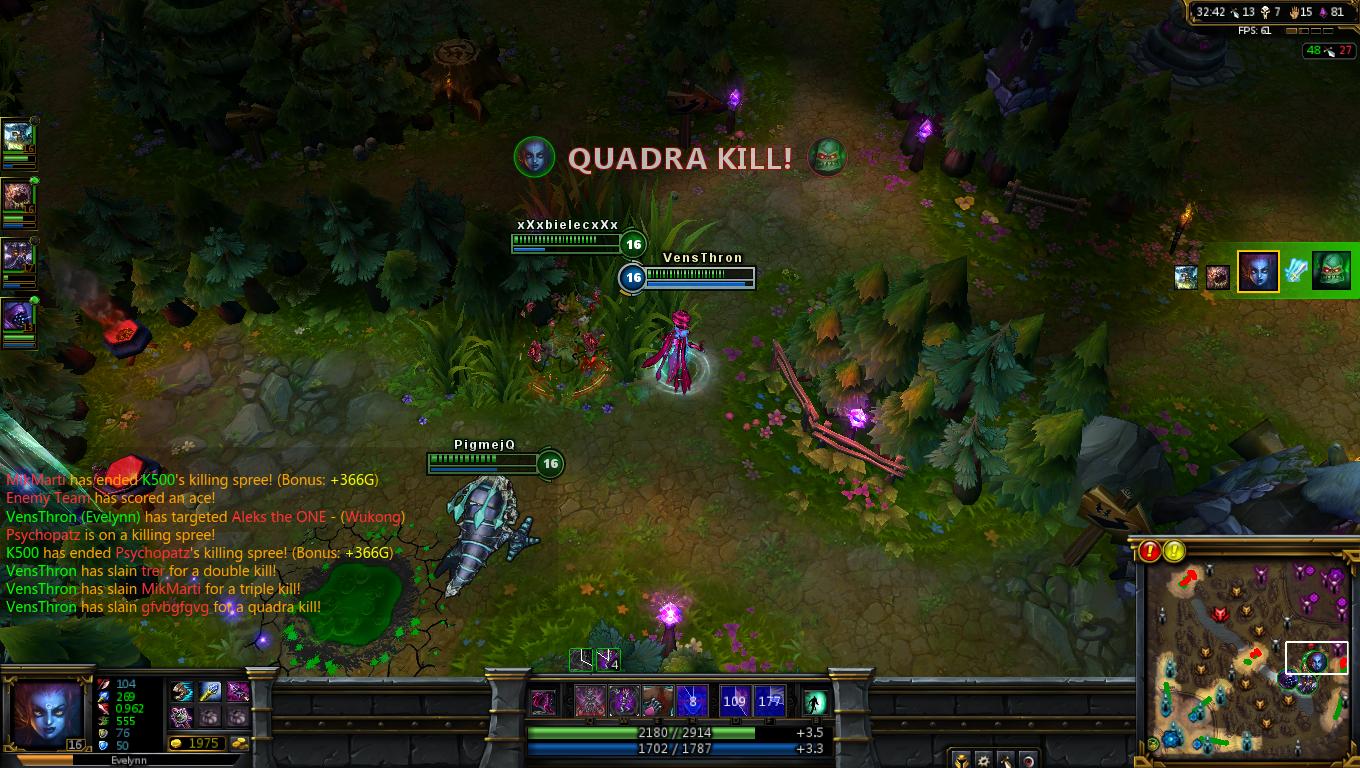1360x768 pixels.
Task: Cast Evelynn's third (E) ability
Action: tap(658, 701)
